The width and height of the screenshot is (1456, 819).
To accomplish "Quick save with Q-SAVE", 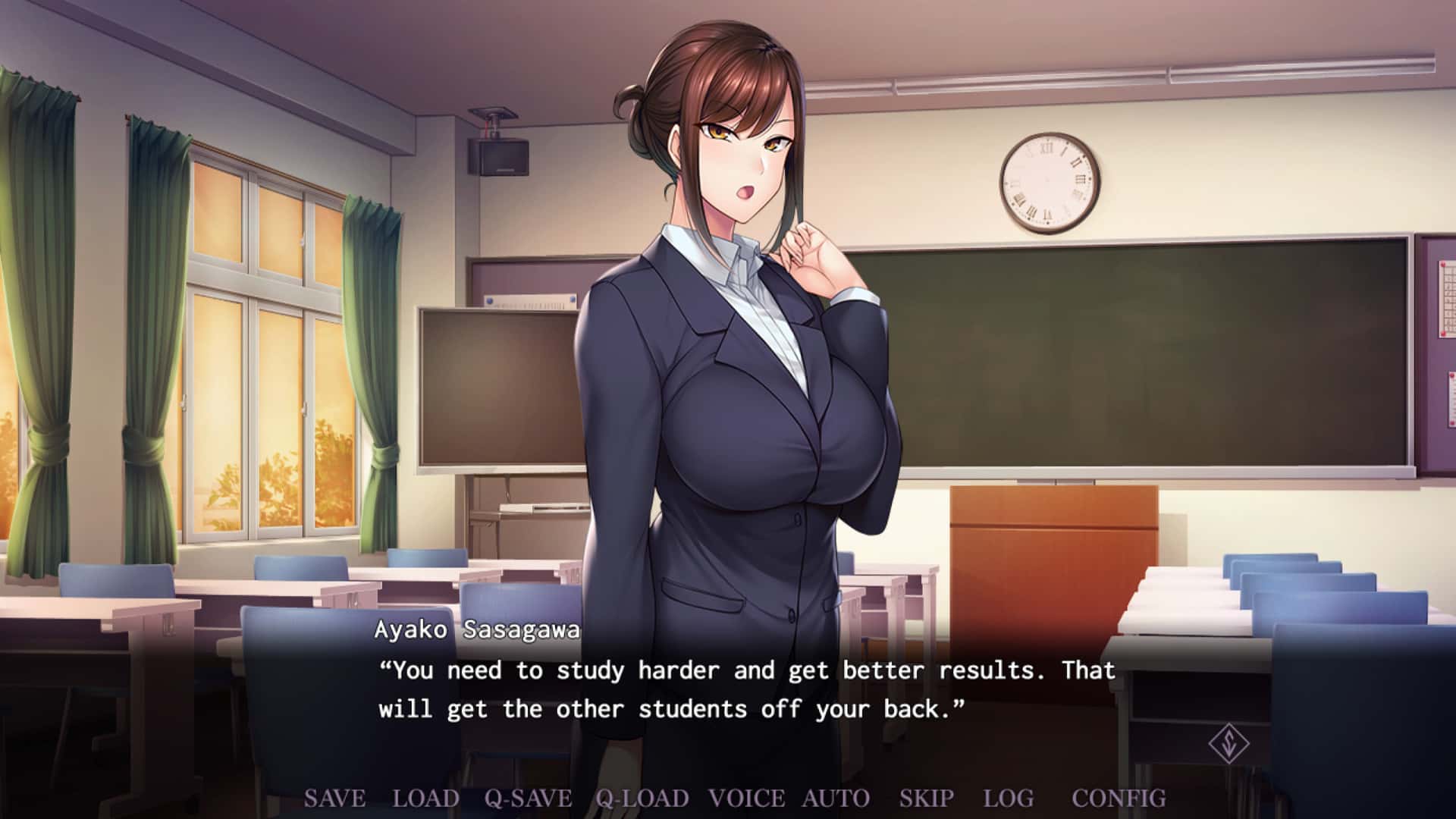I will (x=528, y=799).
